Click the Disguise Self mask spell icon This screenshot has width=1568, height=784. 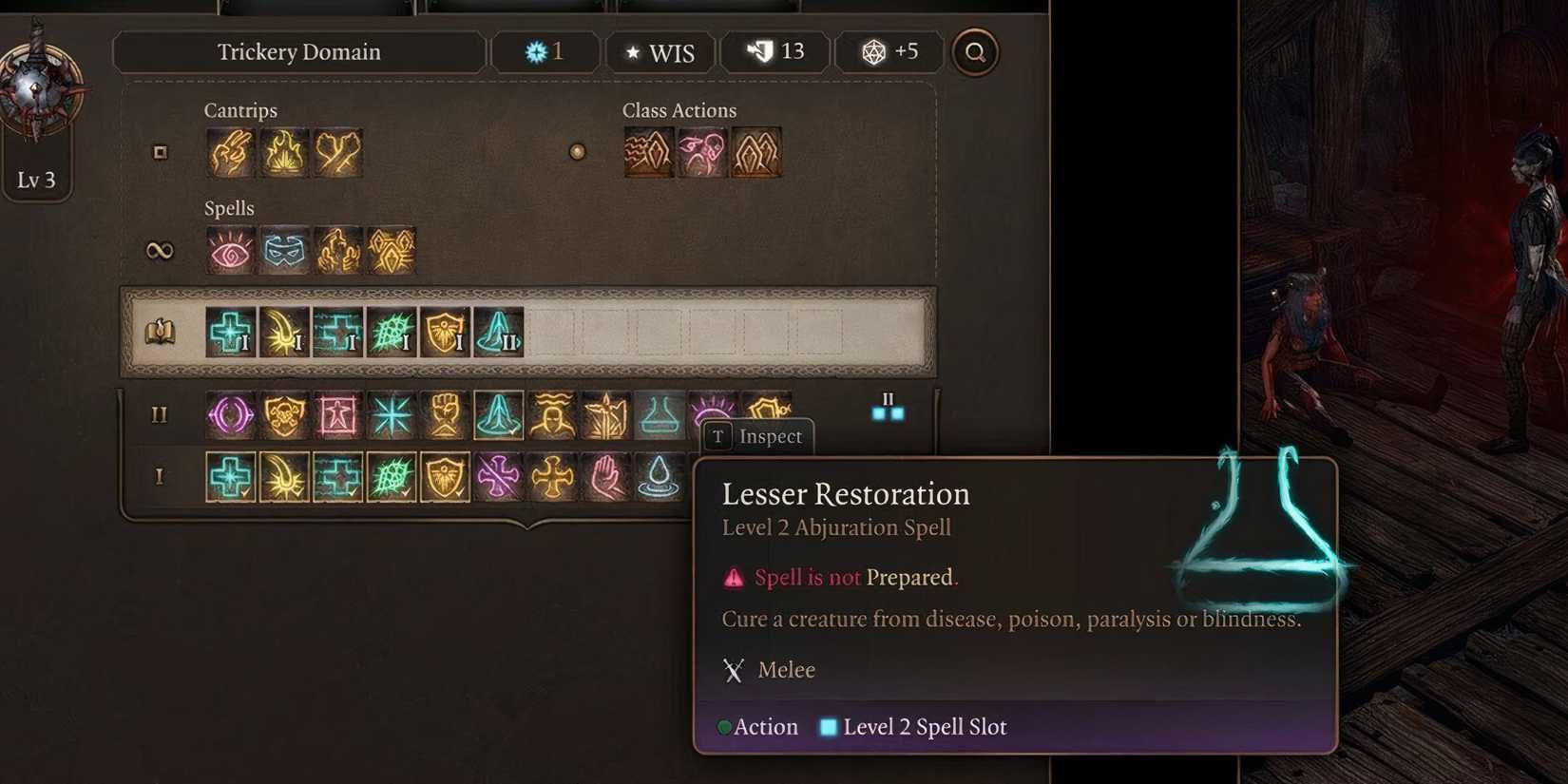click(283, 249)
